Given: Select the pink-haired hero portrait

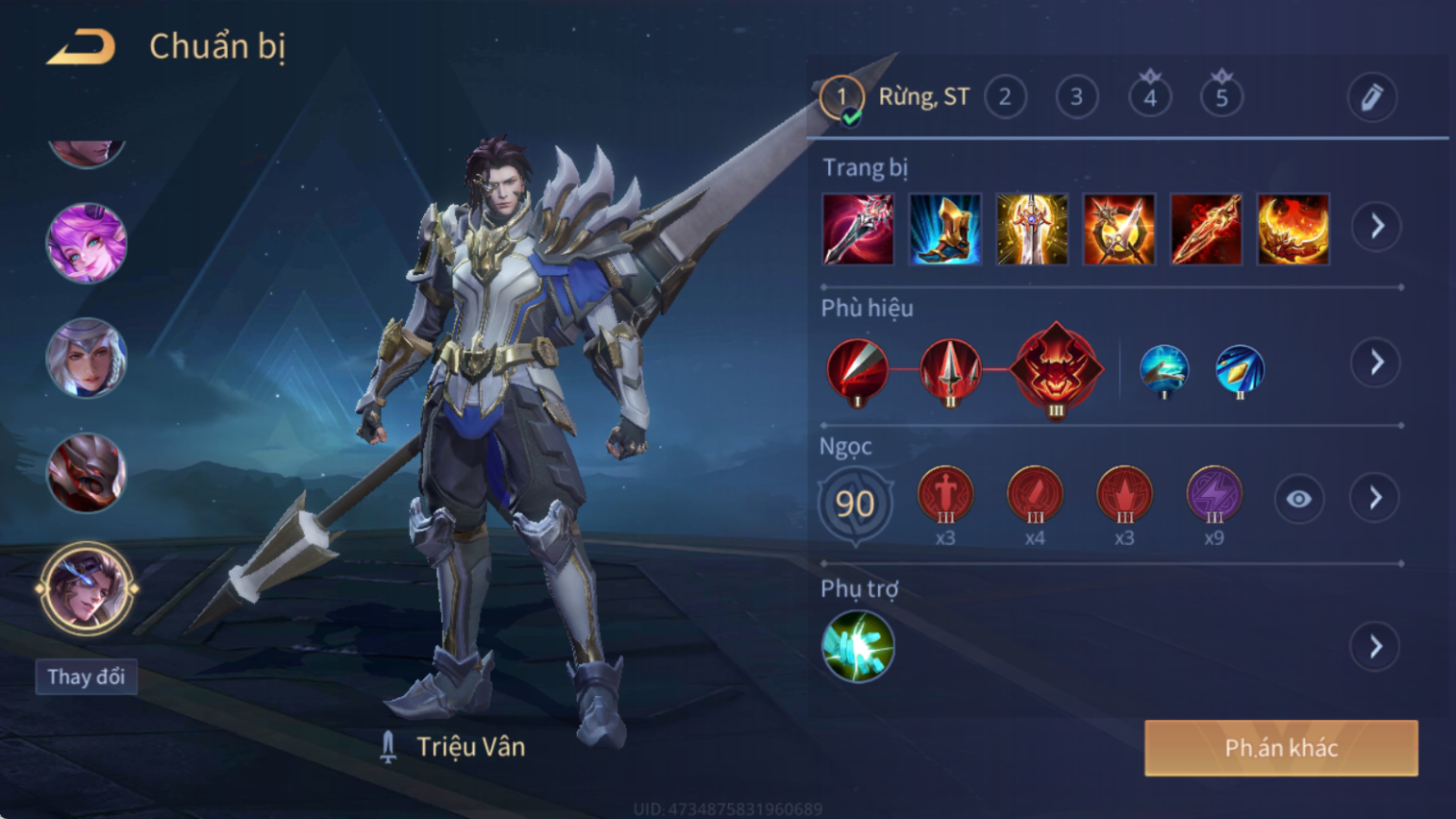Looking at the screenshot, I should tap(87, 243).
